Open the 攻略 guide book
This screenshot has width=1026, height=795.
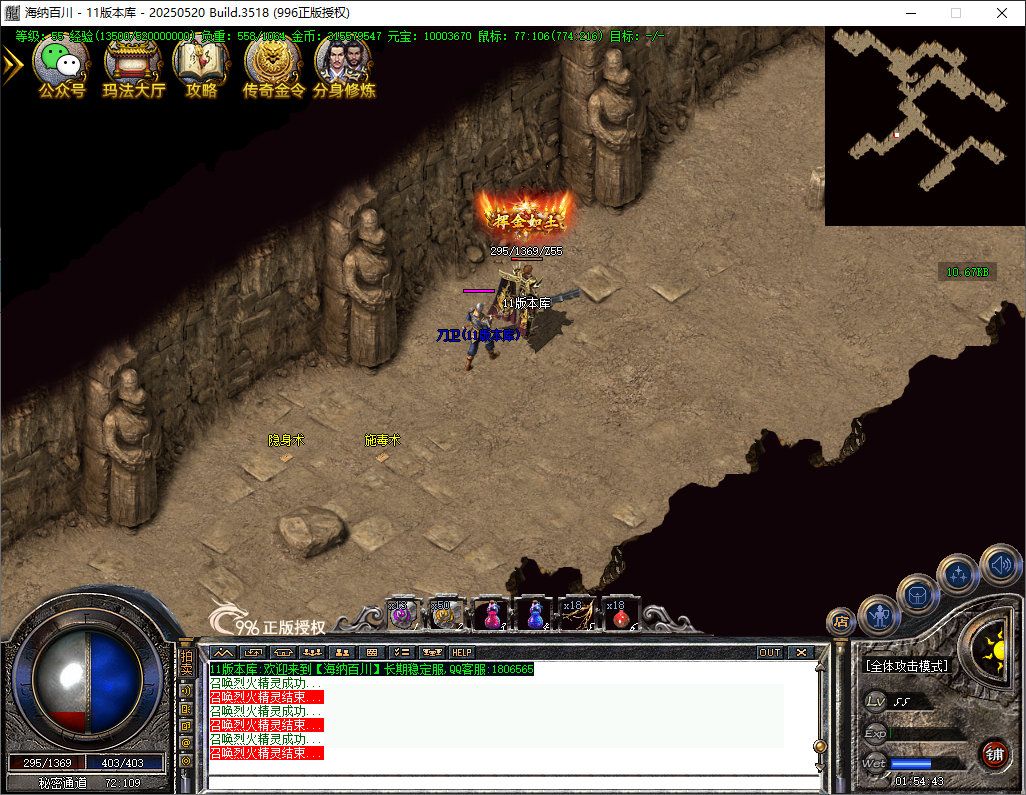[x=201, y=62]
